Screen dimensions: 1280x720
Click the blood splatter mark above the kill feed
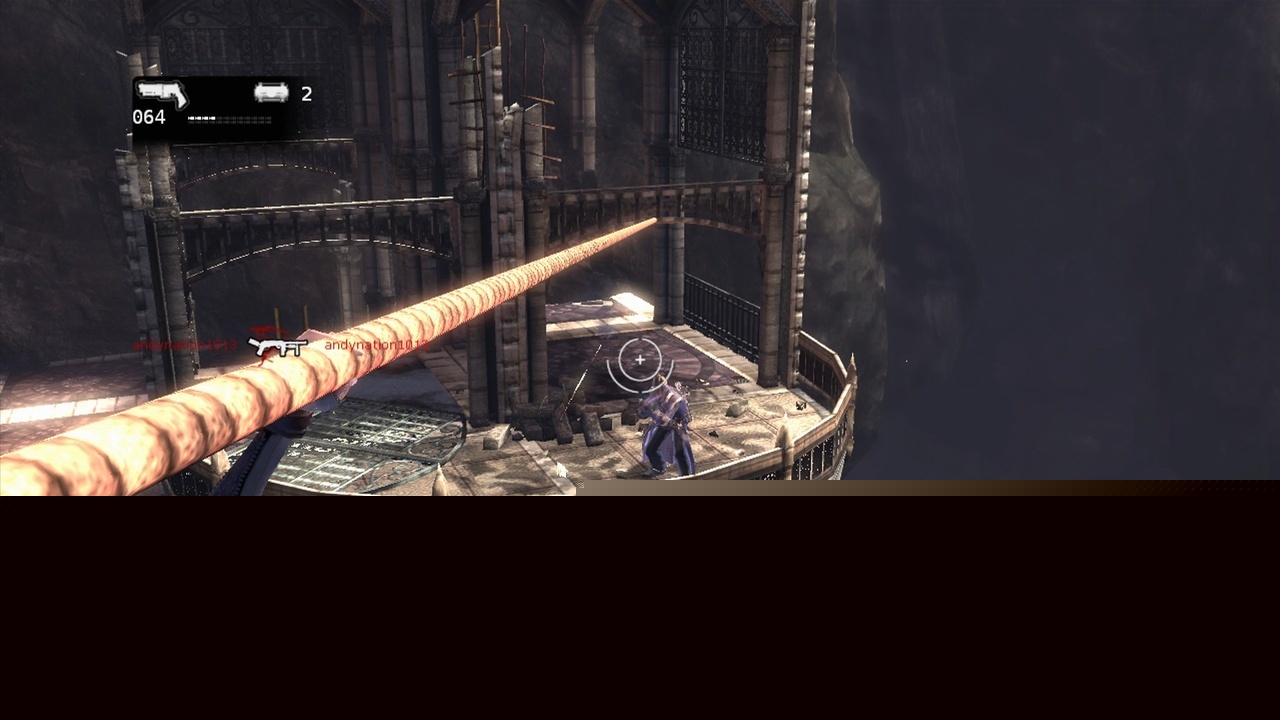(x=268, y=330)
